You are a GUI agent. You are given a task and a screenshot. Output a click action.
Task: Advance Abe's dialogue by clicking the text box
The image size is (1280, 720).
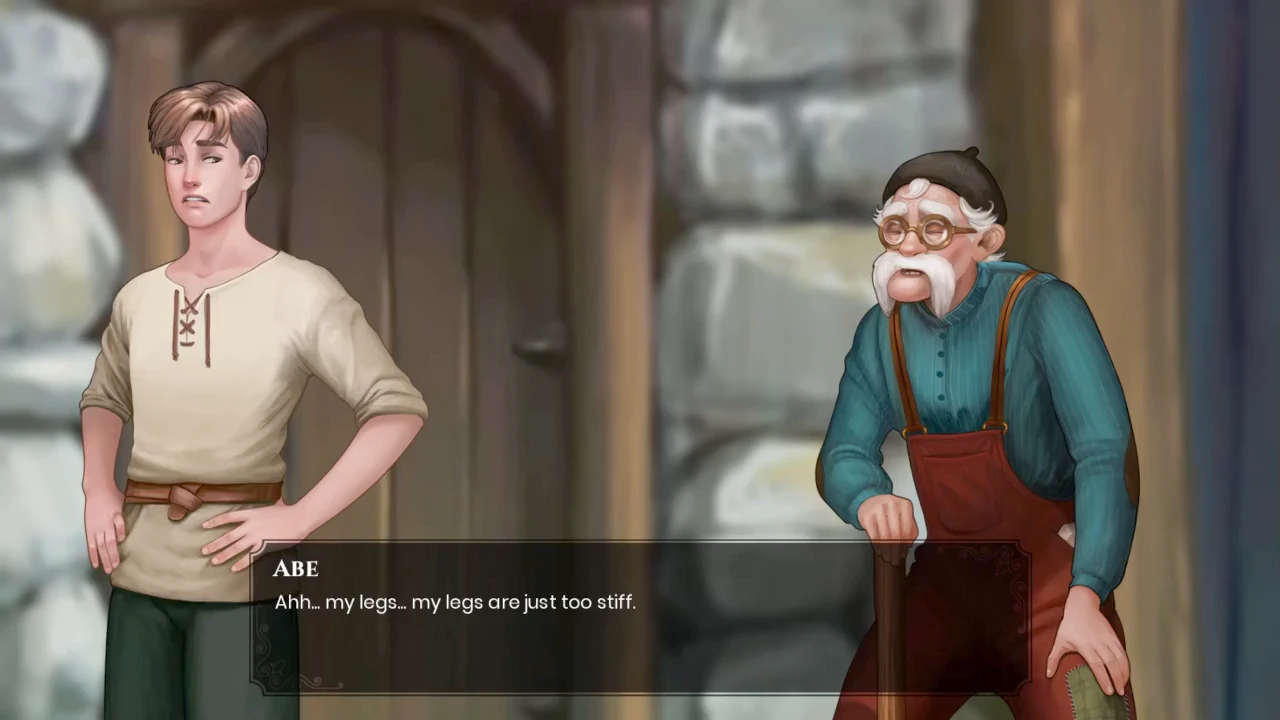click(x=640, y=618)
